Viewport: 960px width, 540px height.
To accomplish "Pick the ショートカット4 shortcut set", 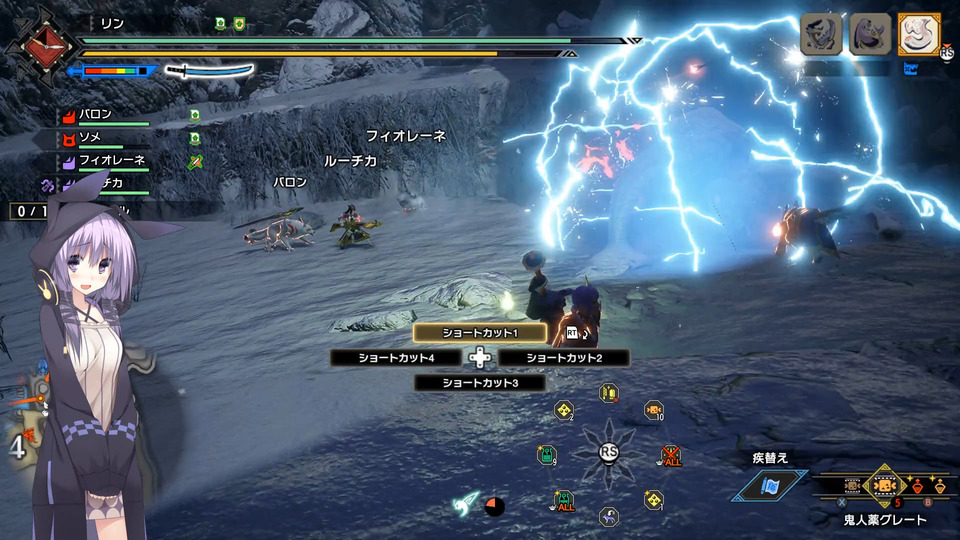I will point(397,358).
